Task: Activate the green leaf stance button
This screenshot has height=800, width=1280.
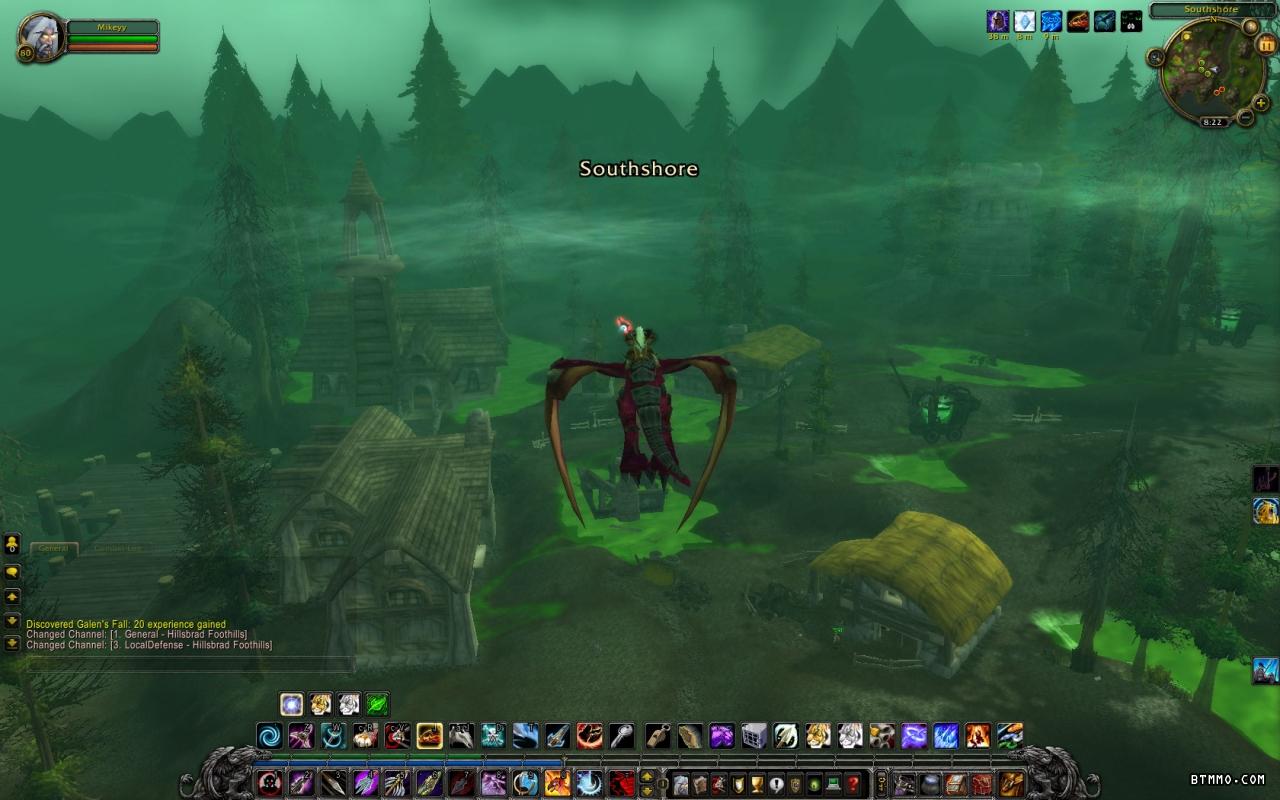Action: [377, 704]
